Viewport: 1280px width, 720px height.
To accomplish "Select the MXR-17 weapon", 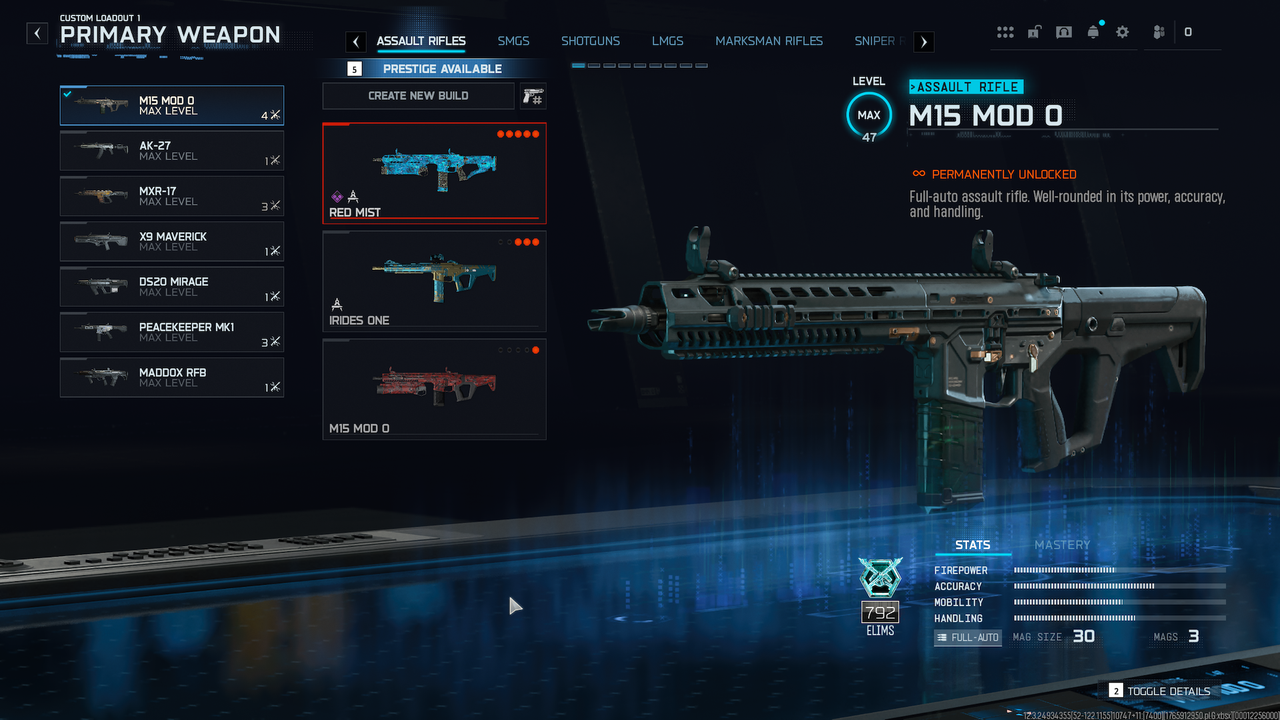I will [x=171, y=196].
